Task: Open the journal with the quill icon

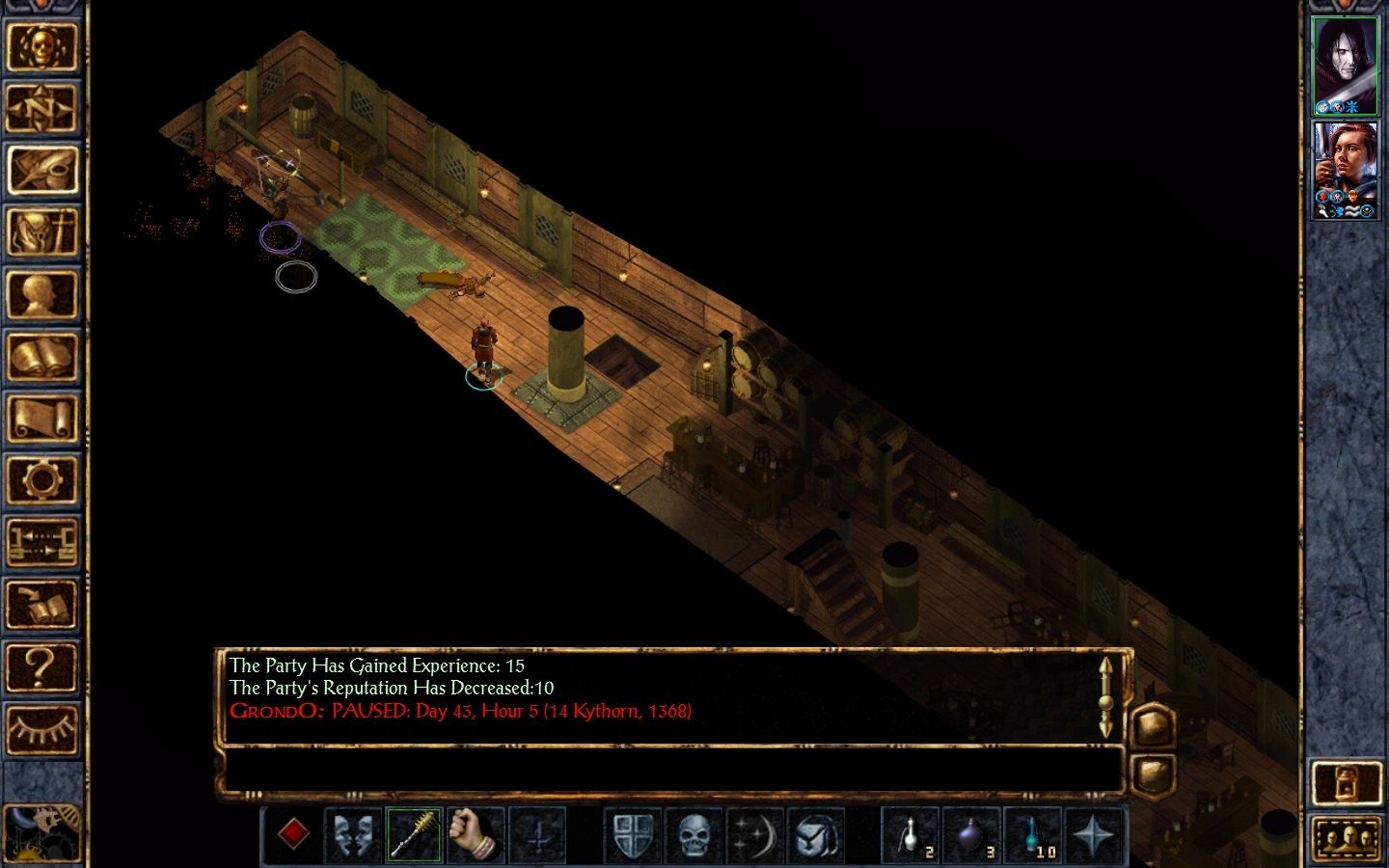Action: click(44, 172)
